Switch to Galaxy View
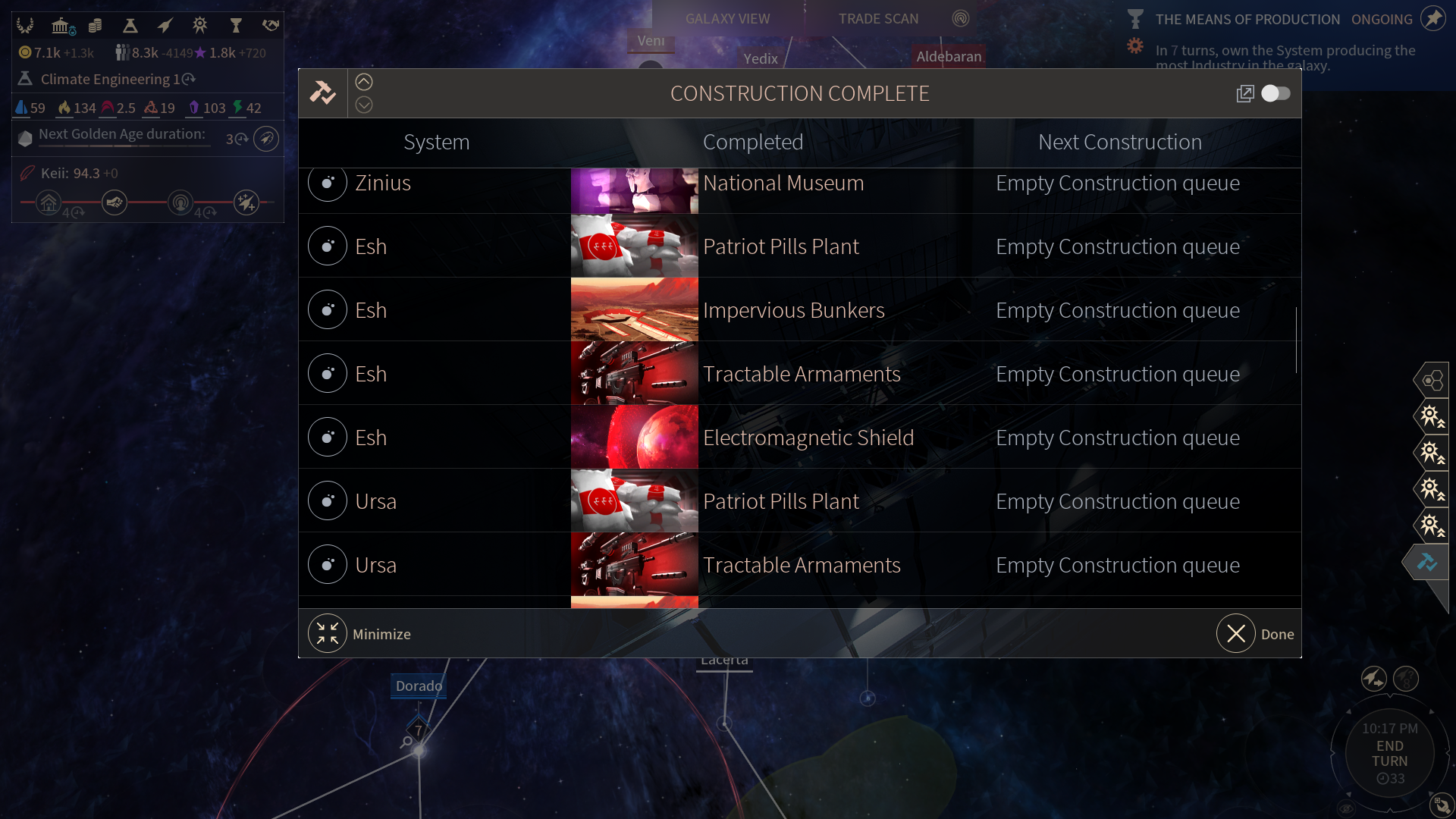The image size is (1456, 819). (x=727, y=19)
